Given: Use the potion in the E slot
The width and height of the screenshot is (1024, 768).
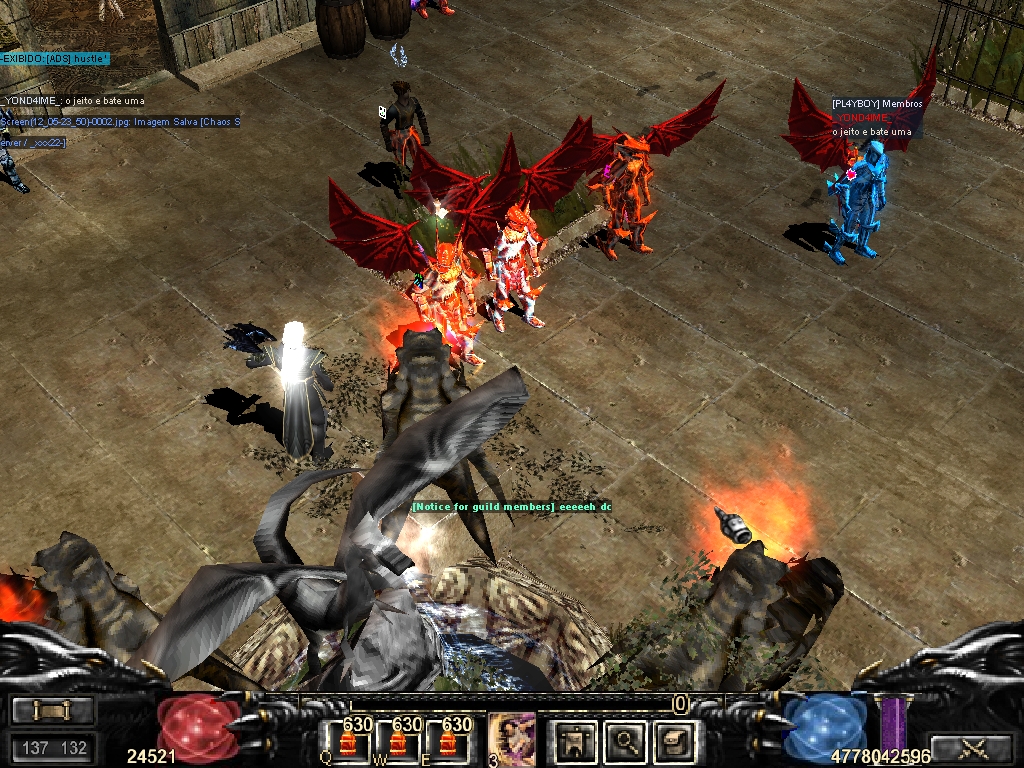Looking at the screenshot, I should 447,743.
